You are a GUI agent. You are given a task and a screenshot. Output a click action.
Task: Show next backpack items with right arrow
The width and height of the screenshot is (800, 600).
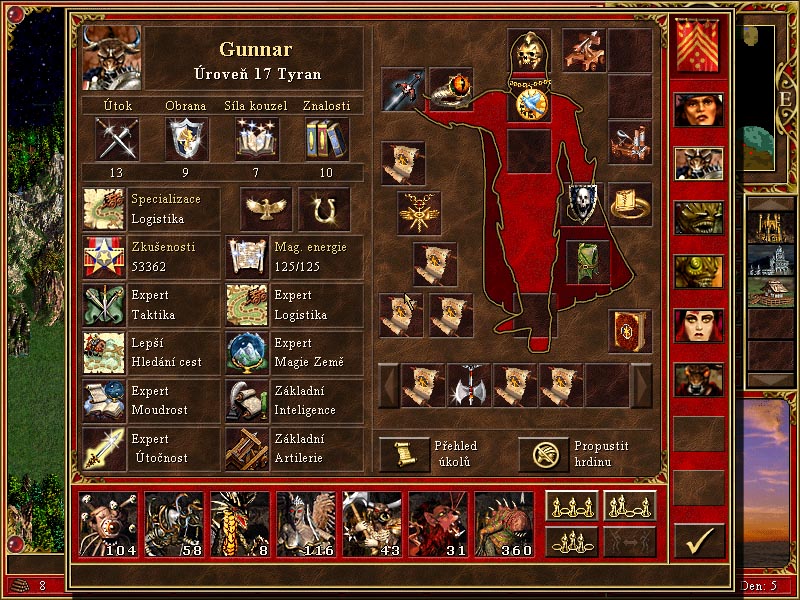pos(641,385)
